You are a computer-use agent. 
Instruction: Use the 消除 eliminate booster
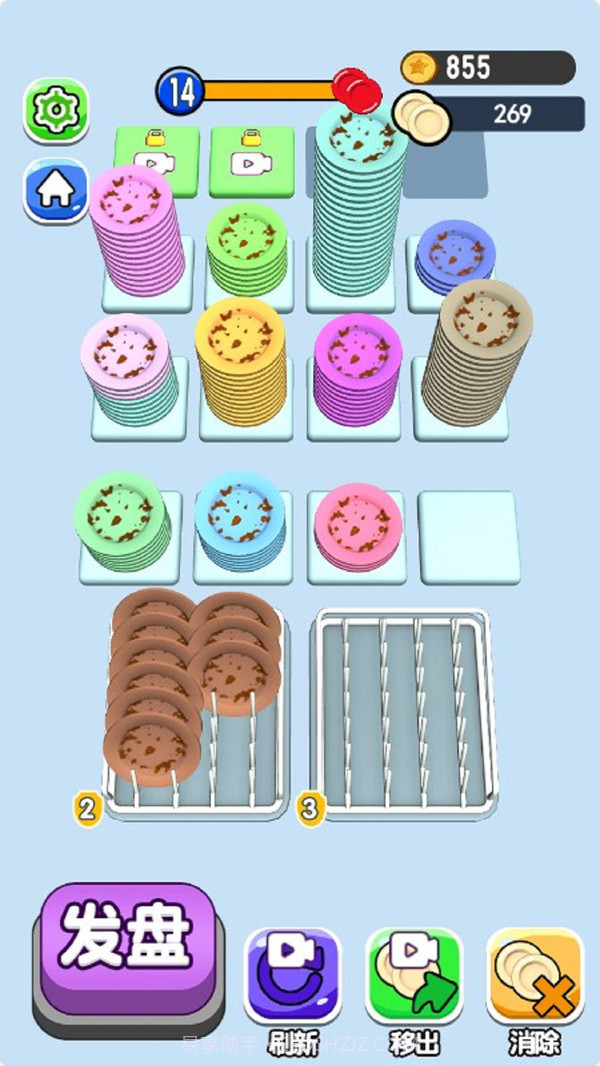[x=535, y=977]
